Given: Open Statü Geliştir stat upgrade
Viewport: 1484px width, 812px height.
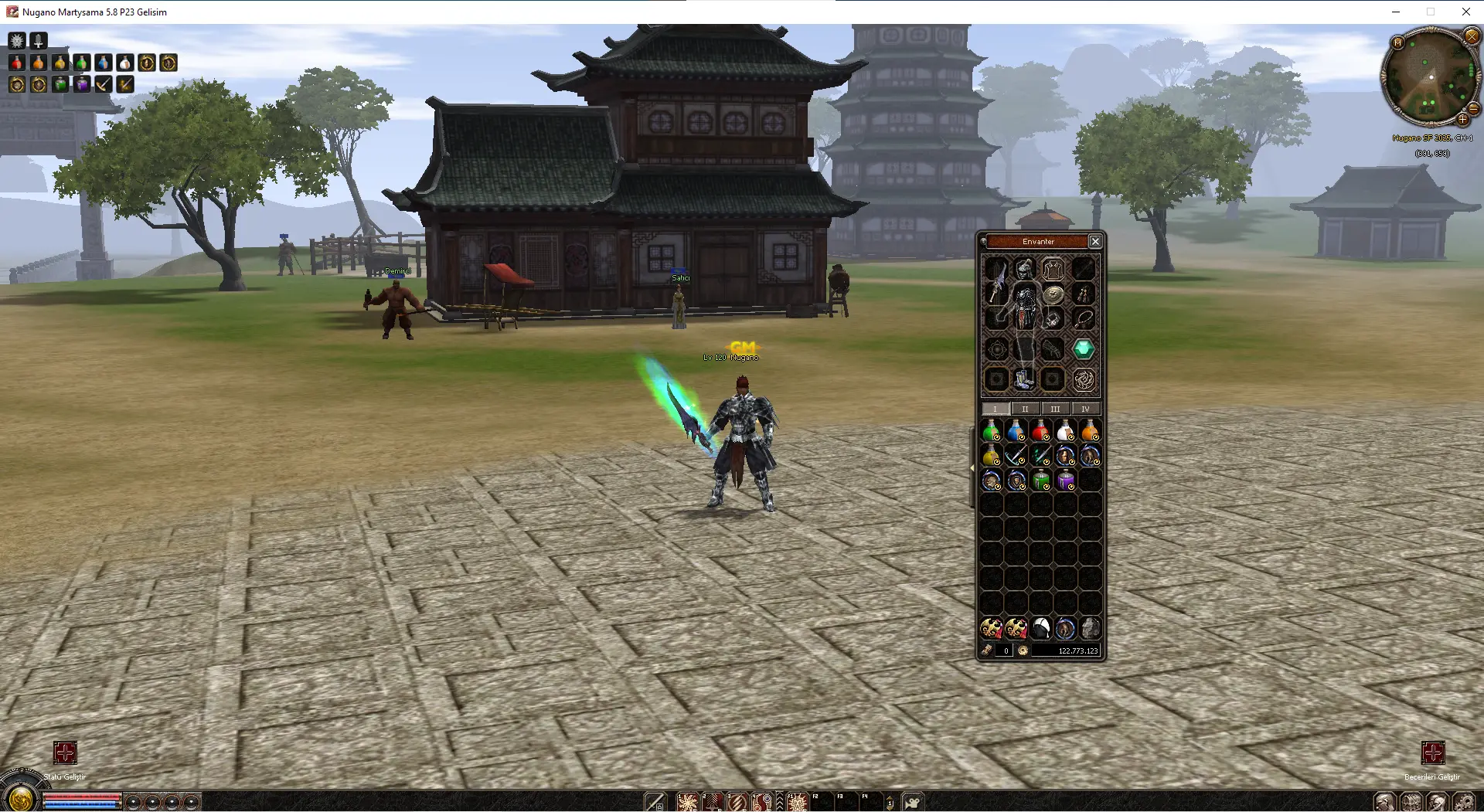Looking at the screenshot, I should pos(65,753).
